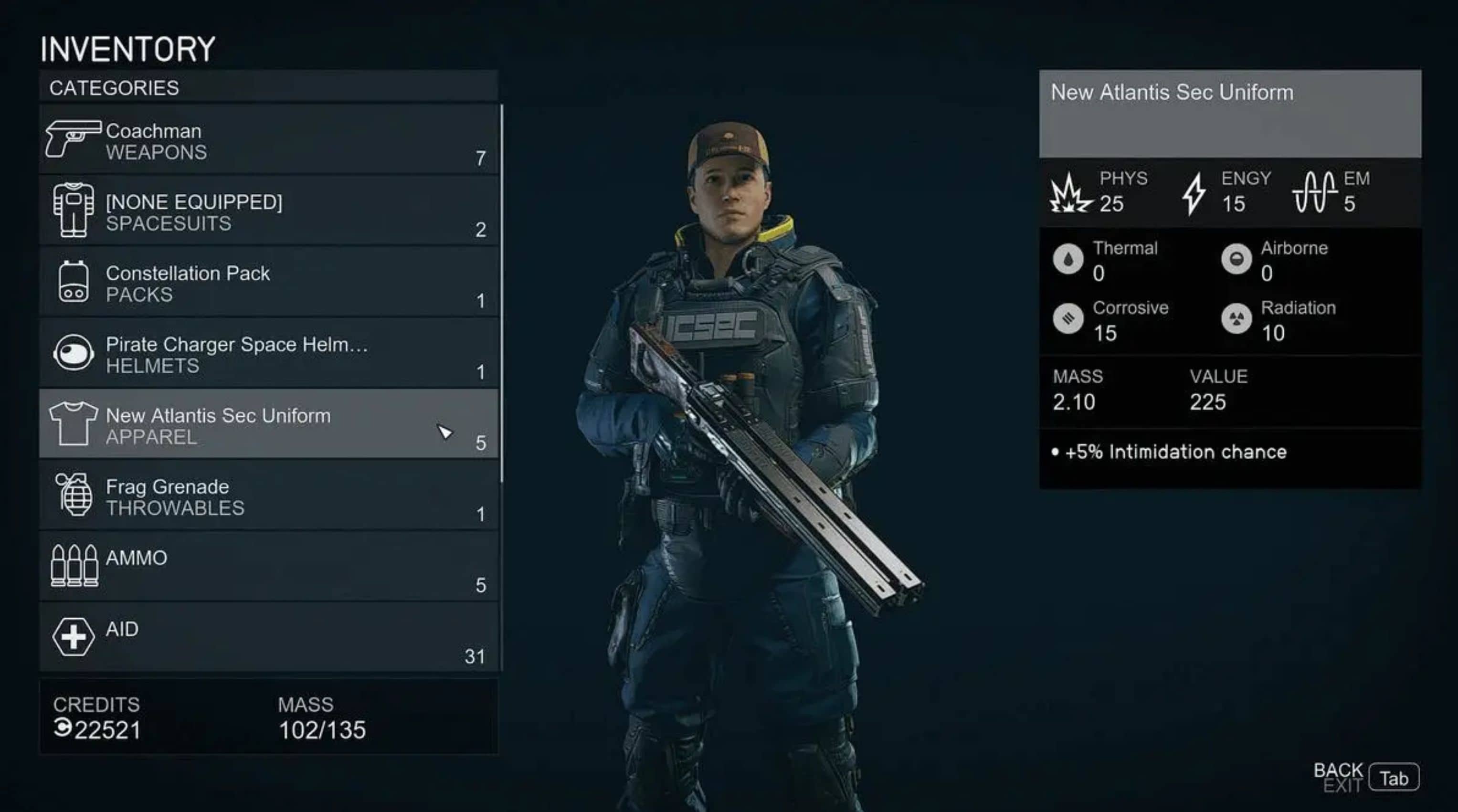Select the Throwables category with Frag Grenade

click(x=268, y=496)
